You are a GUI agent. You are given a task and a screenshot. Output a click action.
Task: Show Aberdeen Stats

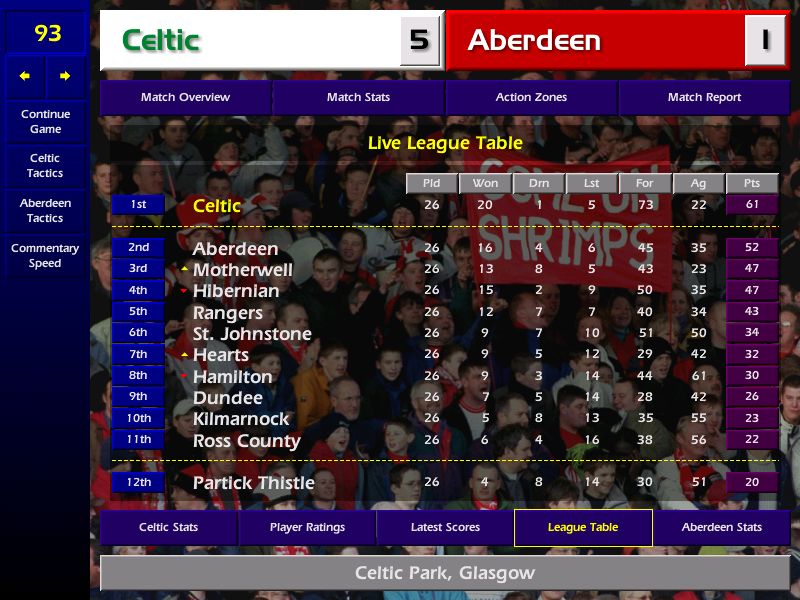[x=721, y=527]
